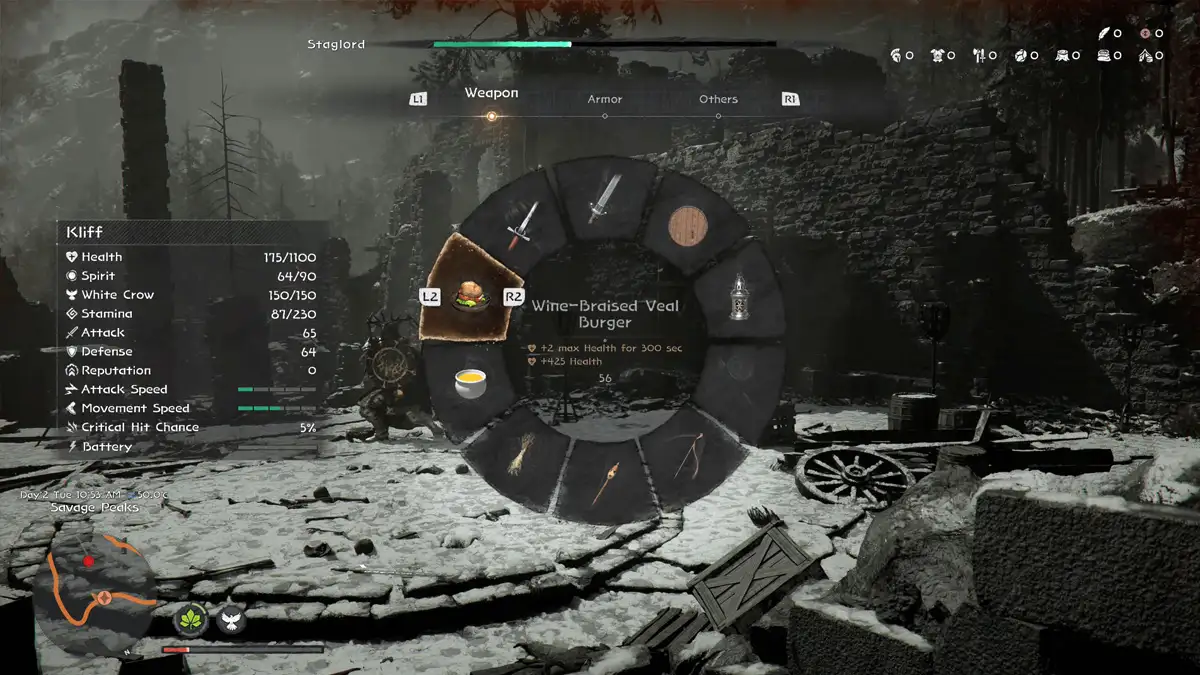Select the red-hilted sword wheel slot

click(x=522, y=224)
